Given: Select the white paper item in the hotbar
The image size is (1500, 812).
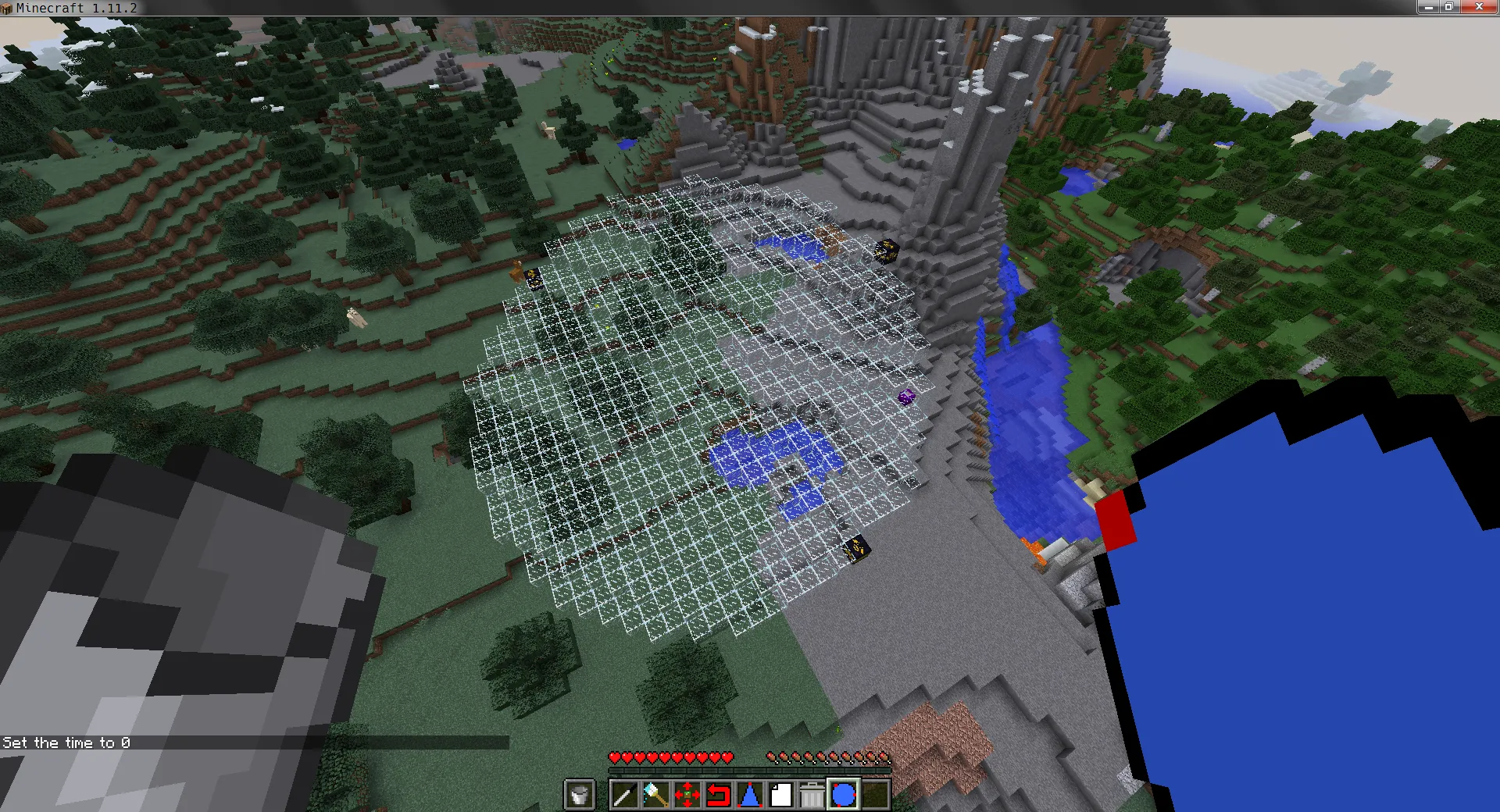Looking at the screenshot, I should point(782,794).
